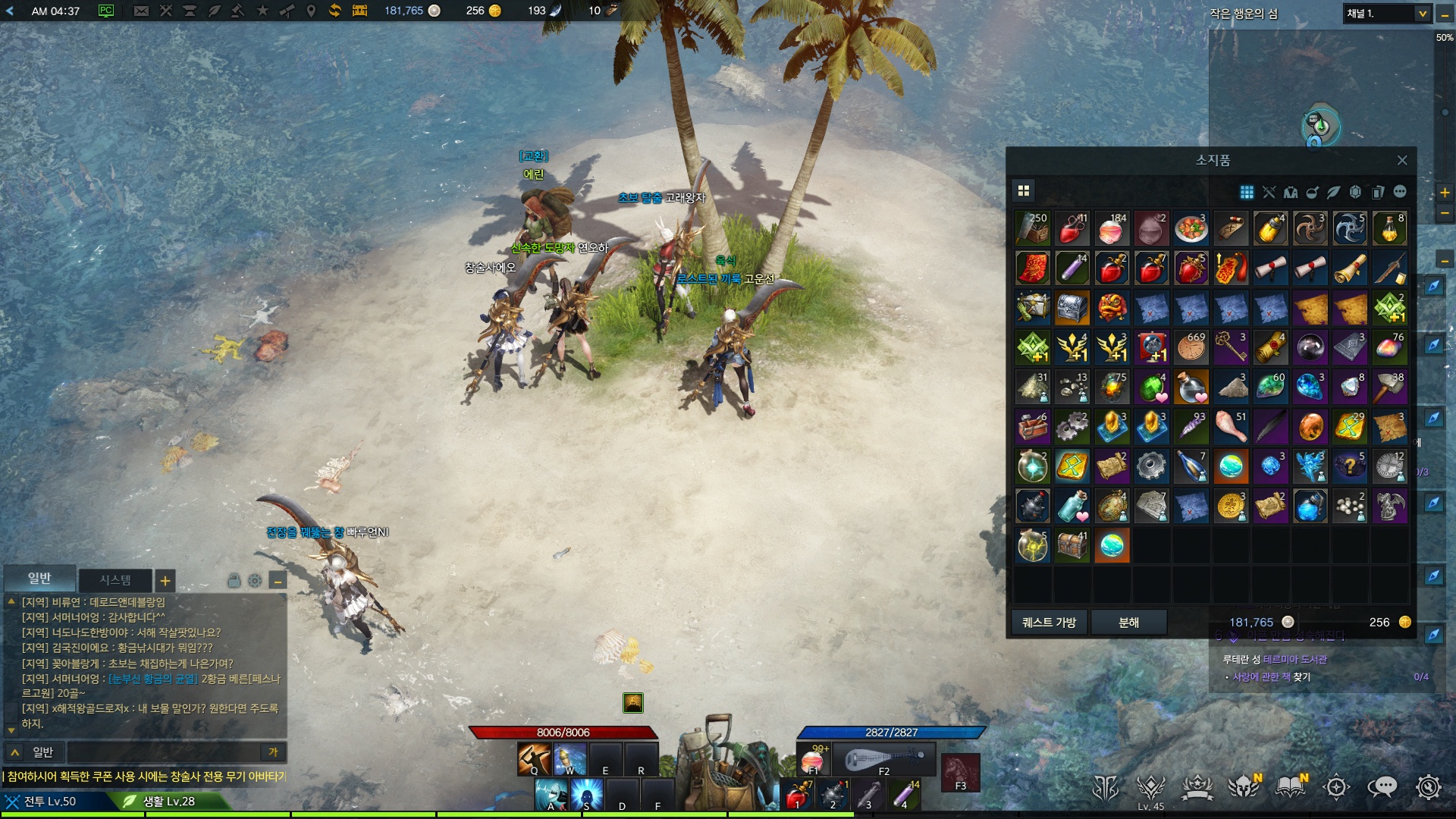The image size is (1456, 819).
Task: Choose the pocket watch item with 669 stacks
Action: 1191,347
